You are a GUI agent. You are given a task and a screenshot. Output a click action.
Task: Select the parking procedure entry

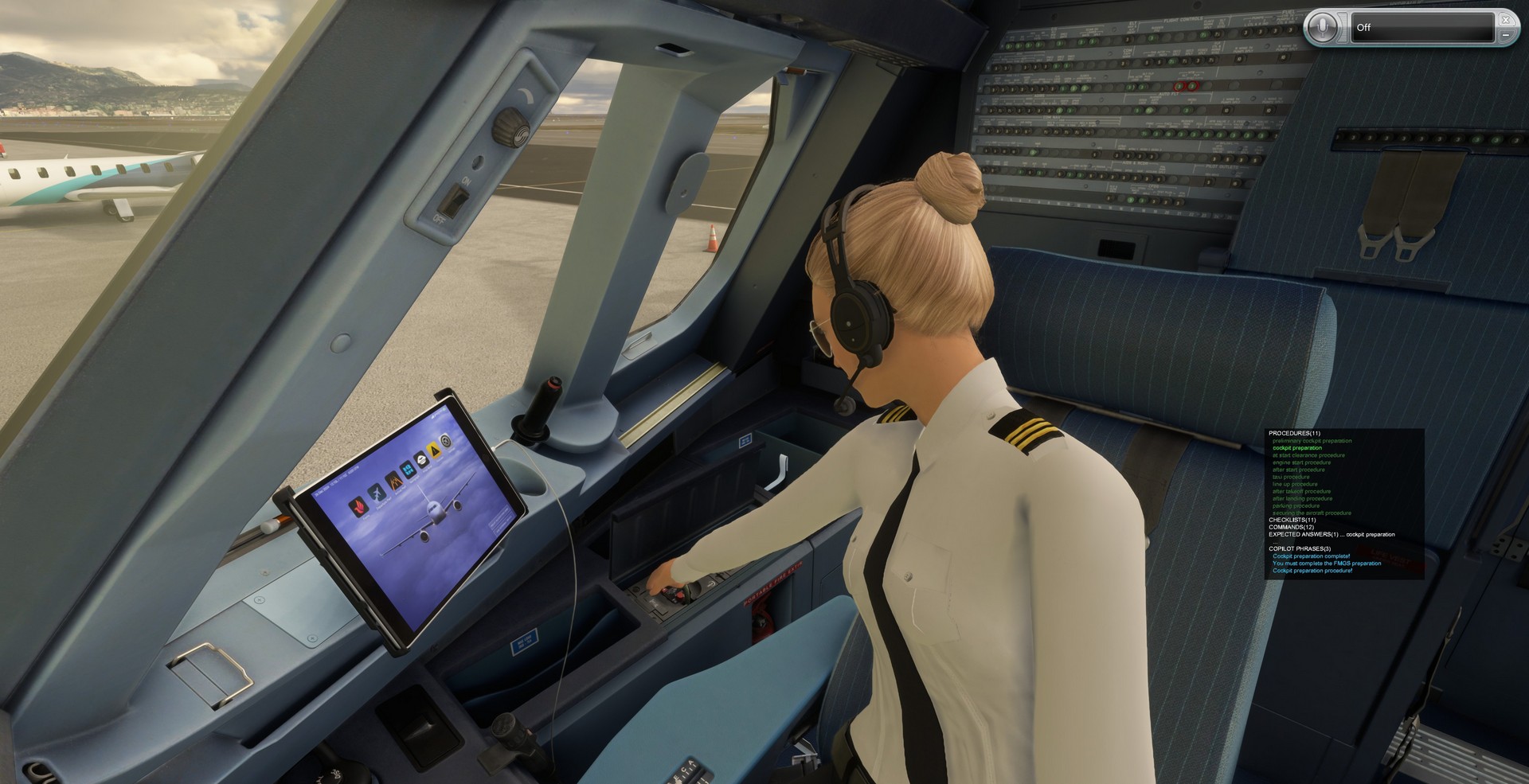click(1296, 505)
